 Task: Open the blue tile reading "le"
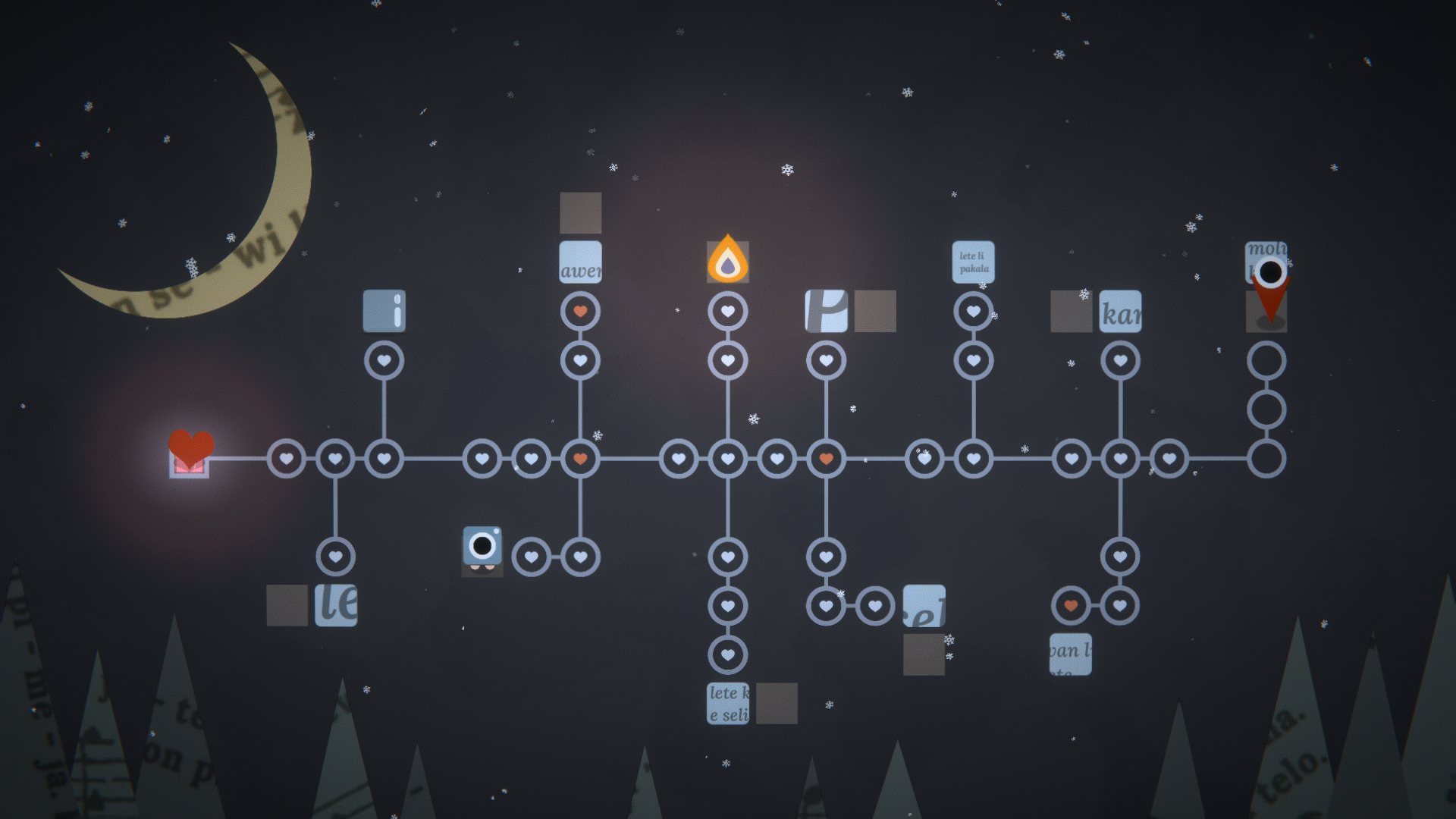click(336, 605)
